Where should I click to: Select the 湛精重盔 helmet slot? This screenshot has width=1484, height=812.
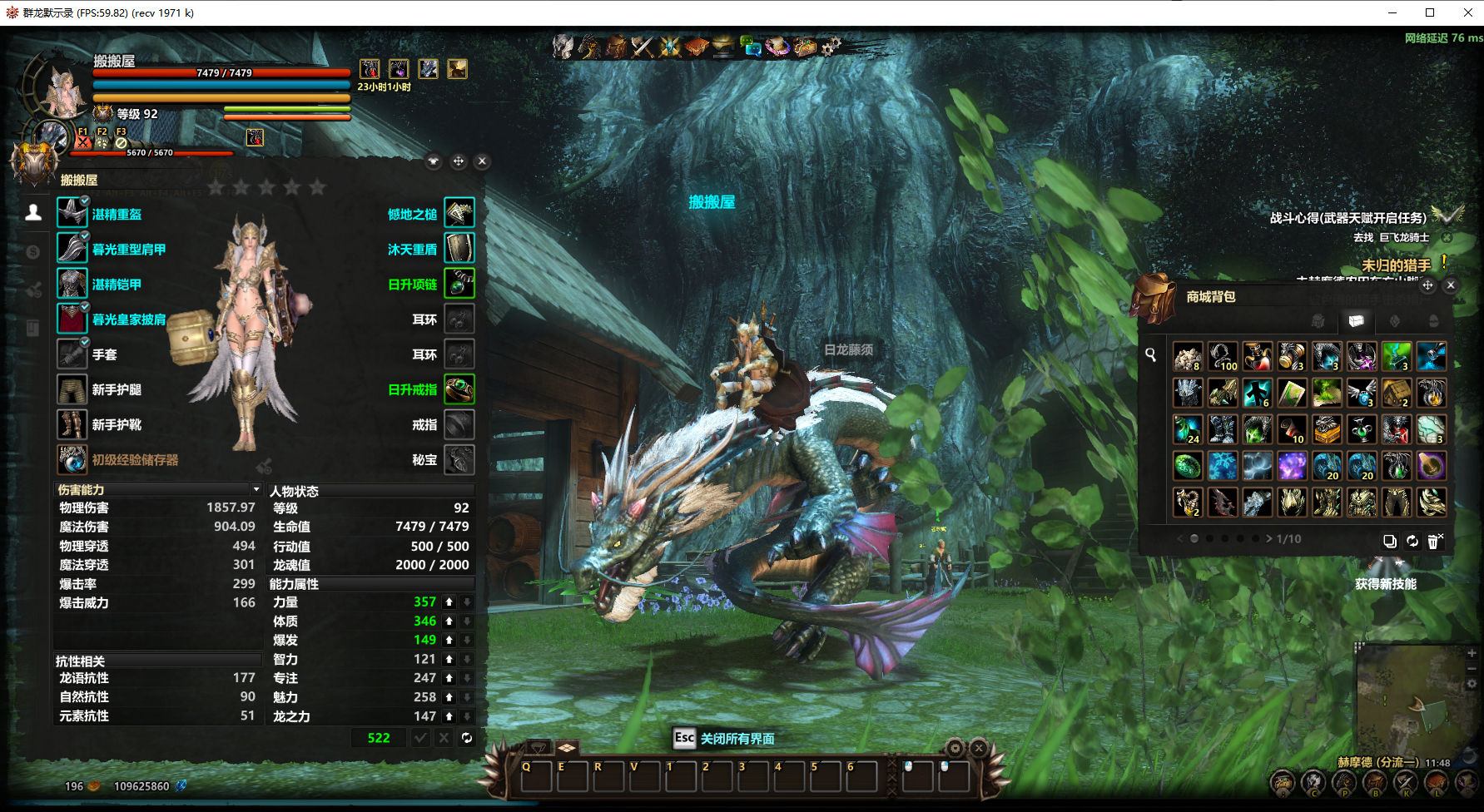click(72, 213)
